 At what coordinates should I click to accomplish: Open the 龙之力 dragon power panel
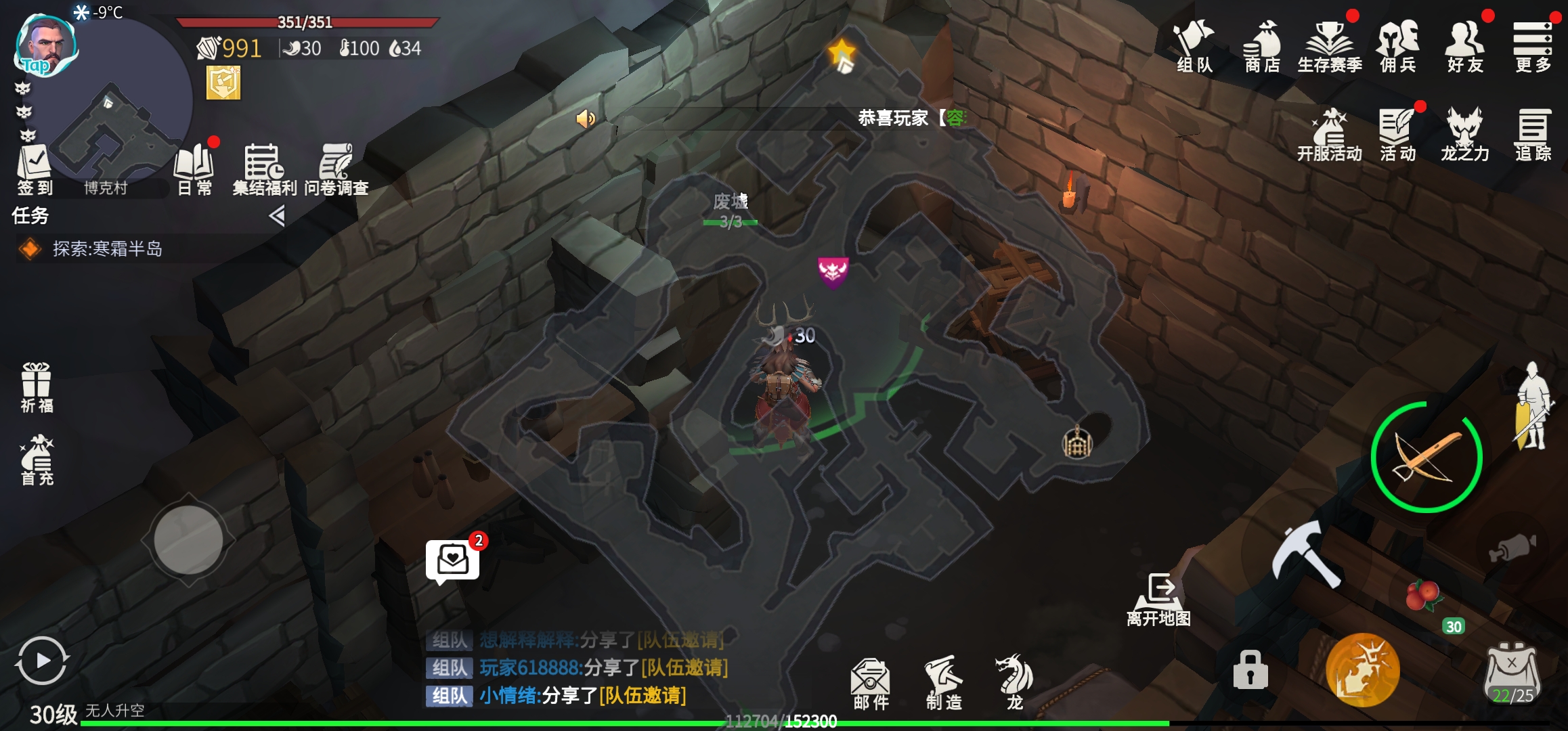[x=1465, y=135]
